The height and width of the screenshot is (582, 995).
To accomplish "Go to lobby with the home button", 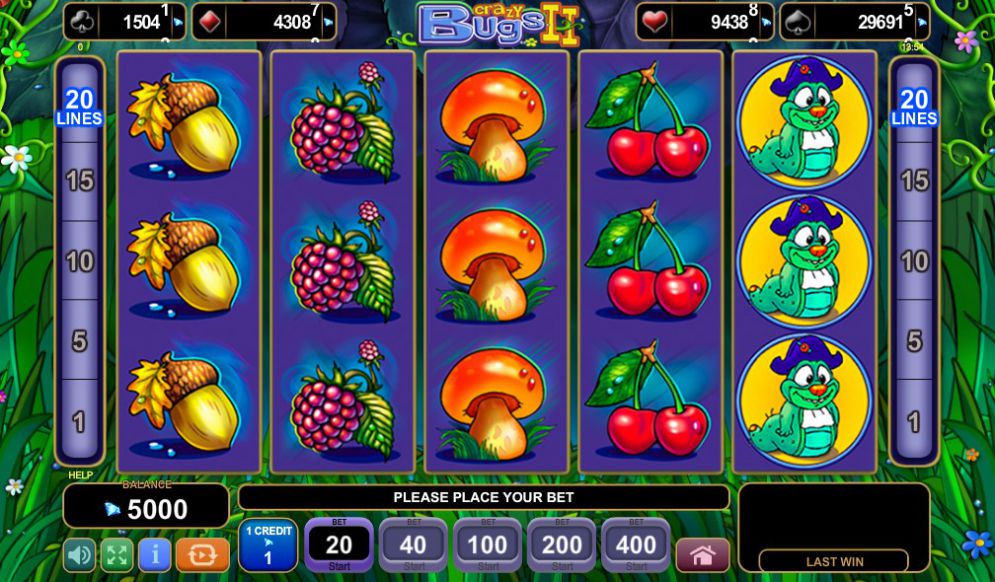I will (x=702, y=554).
